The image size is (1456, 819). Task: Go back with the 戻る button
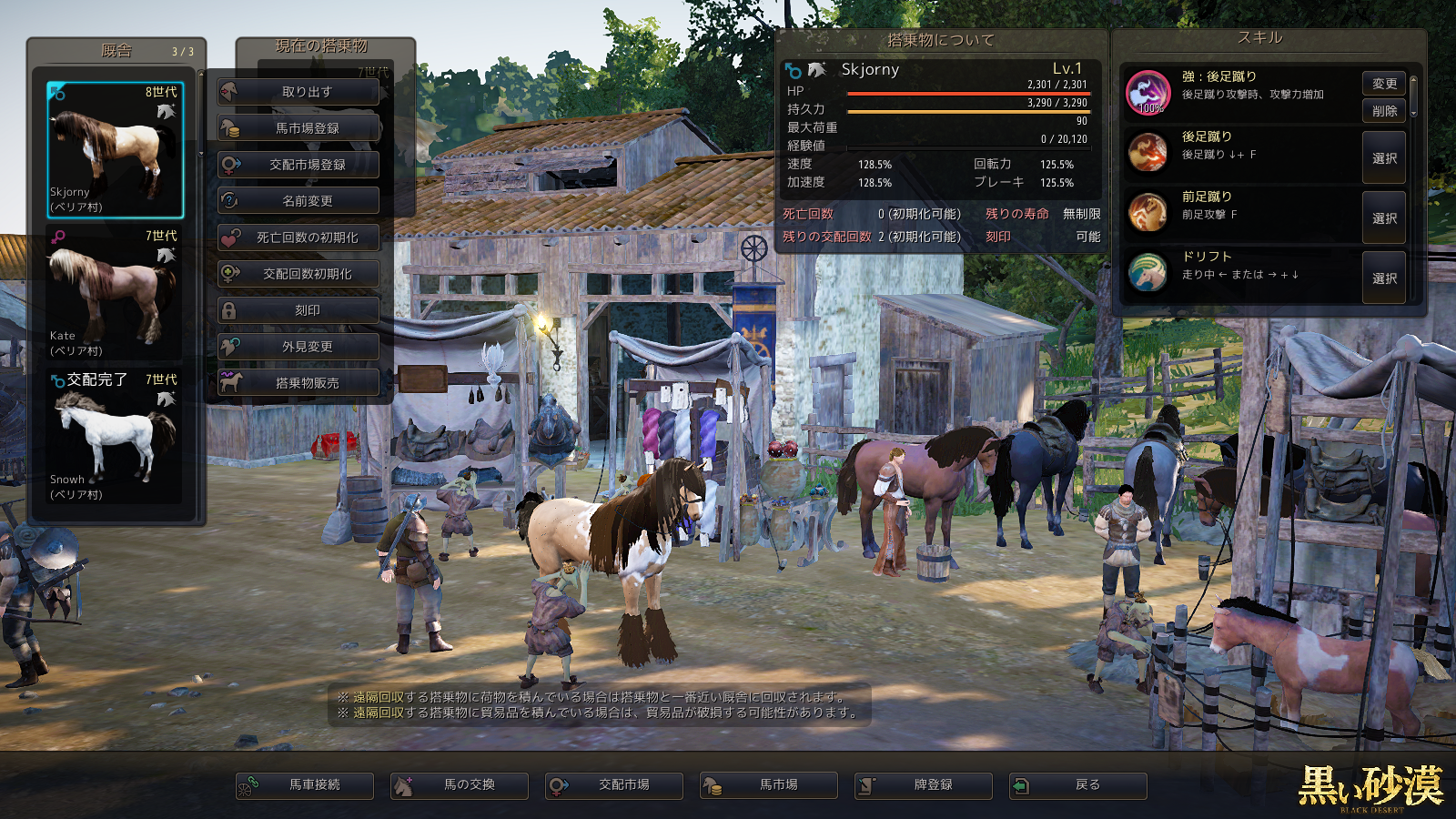tap(1078, 785)
